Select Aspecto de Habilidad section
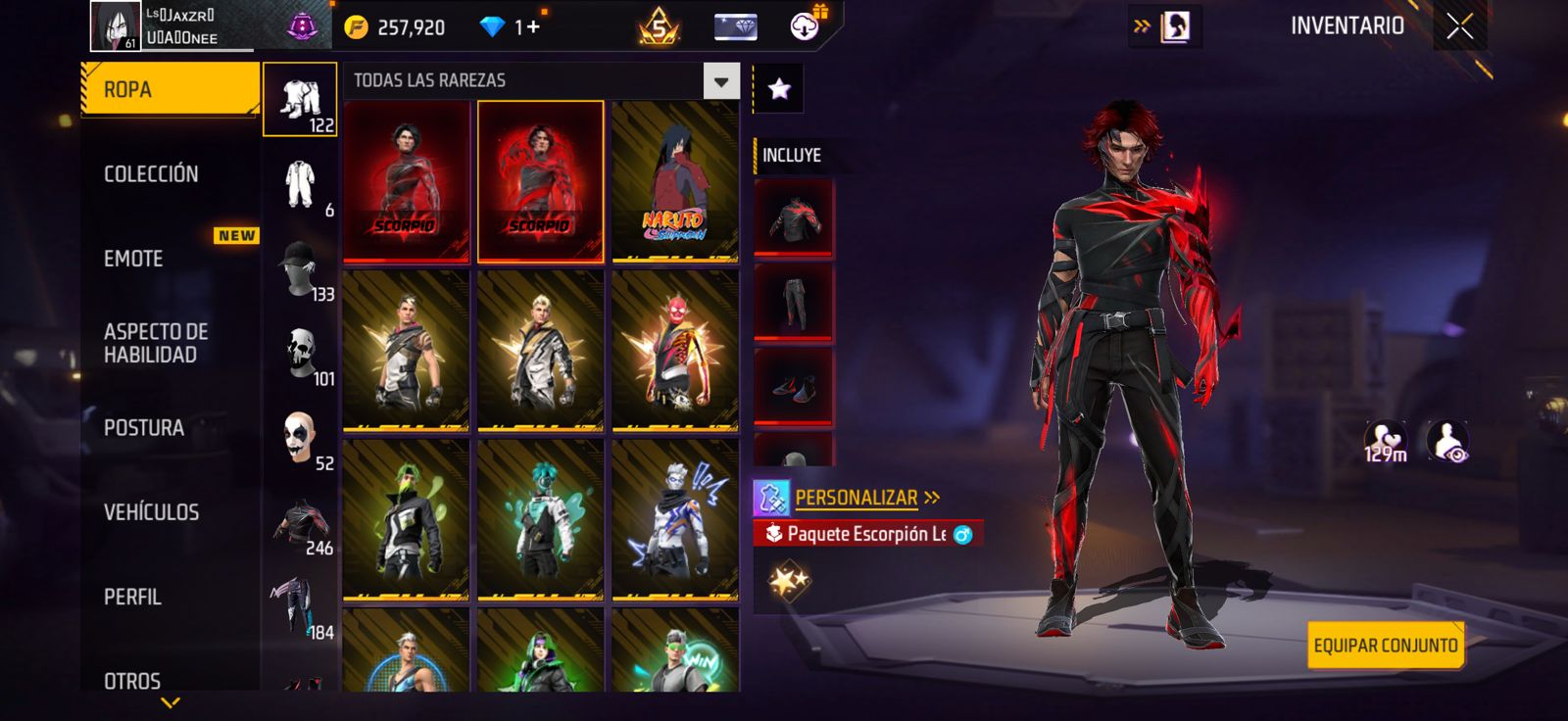The image size is (1568, 721). point(156,343)
